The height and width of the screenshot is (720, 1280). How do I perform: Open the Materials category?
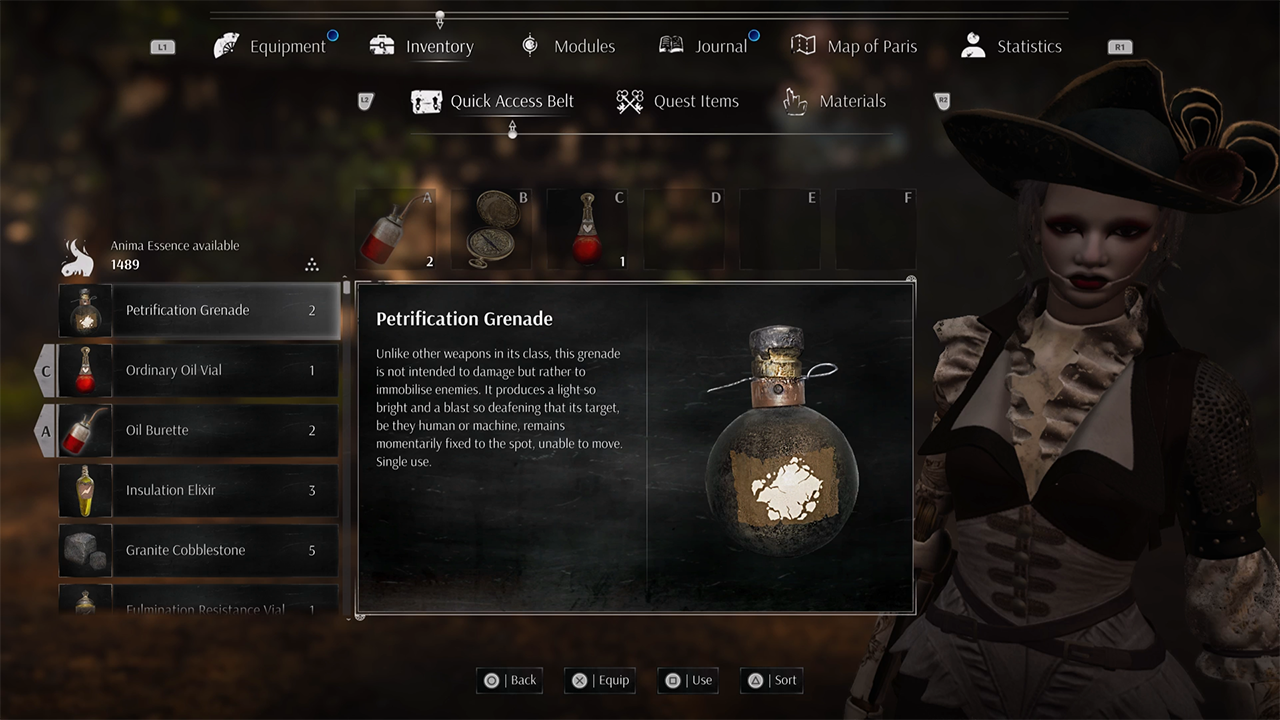coord(835,101)
